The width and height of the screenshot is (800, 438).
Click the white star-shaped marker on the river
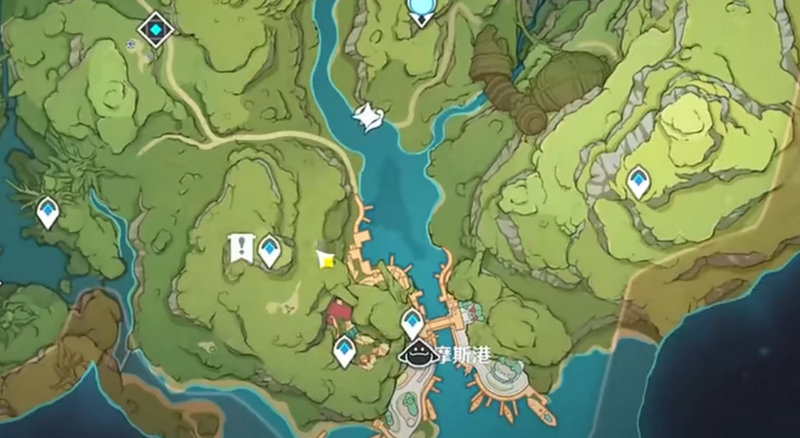tap(368, 117)
